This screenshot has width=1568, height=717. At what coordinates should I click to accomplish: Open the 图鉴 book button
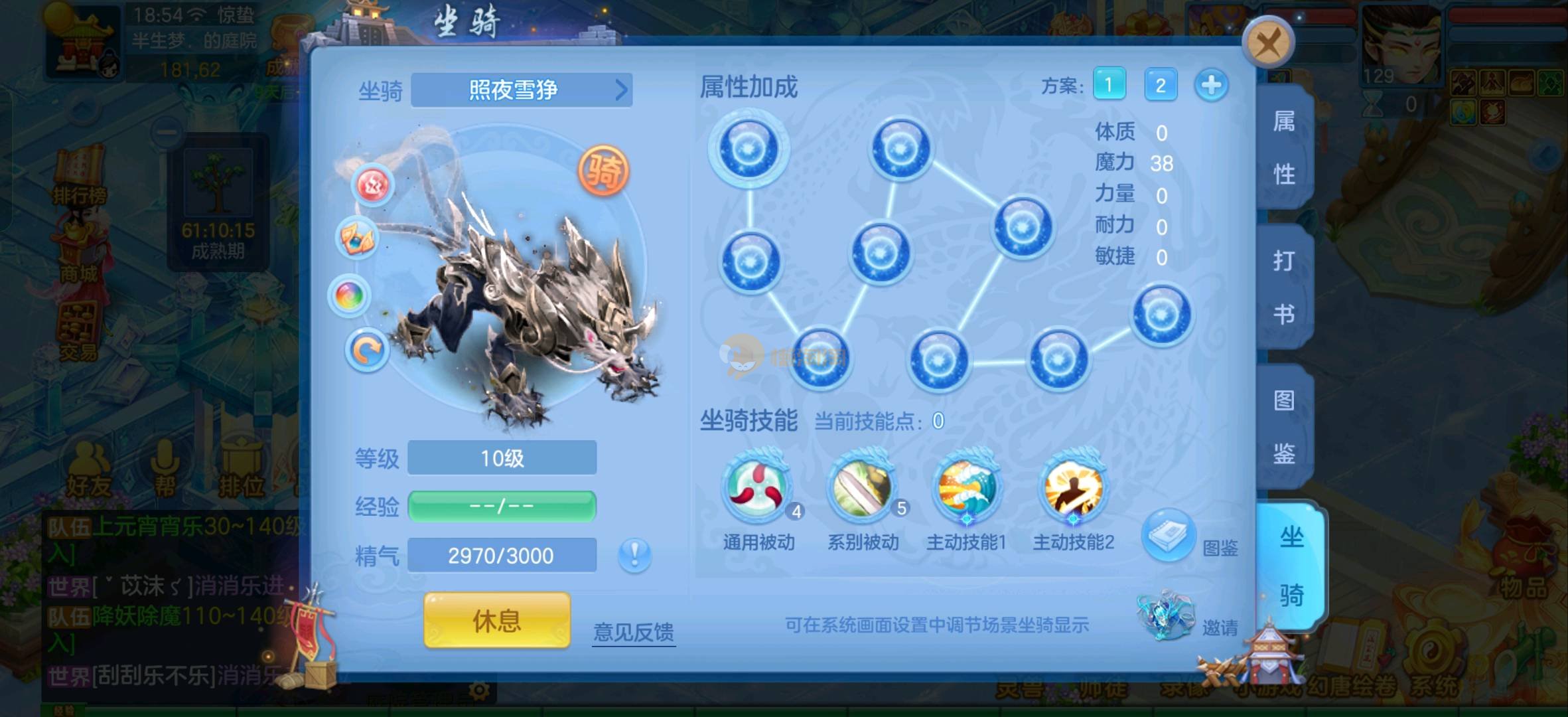pyautogui.click(x=1169, y=534)
